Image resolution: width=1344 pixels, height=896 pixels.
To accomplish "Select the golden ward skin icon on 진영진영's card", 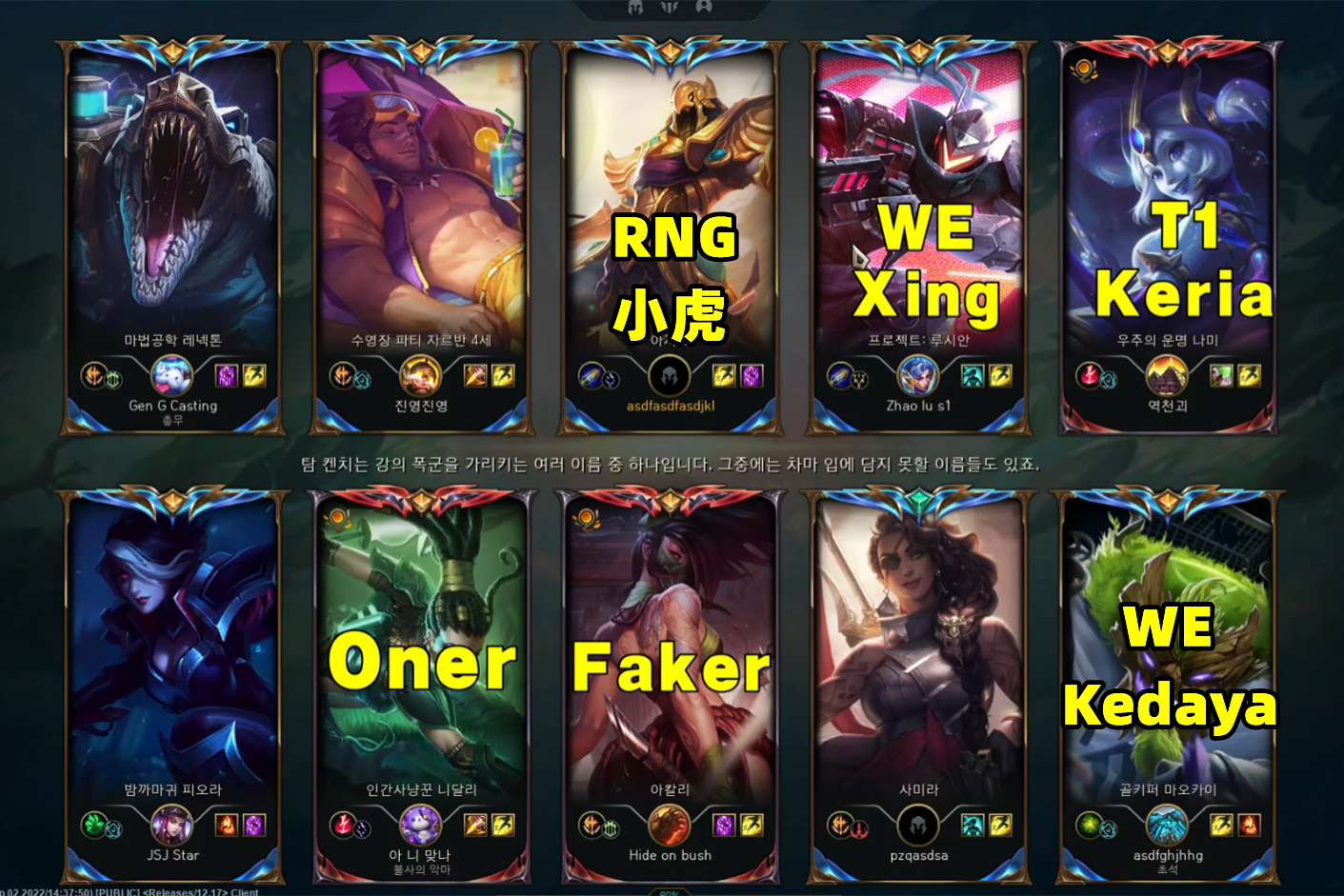I will click(419, 377).
